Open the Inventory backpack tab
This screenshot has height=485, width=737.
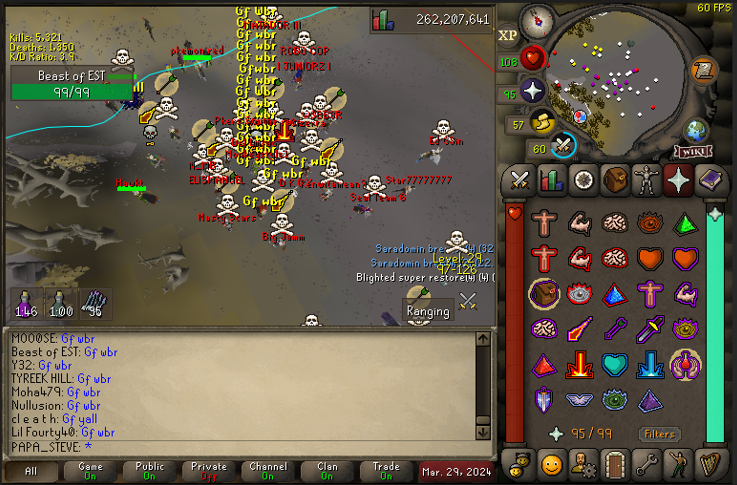(615, 180)
